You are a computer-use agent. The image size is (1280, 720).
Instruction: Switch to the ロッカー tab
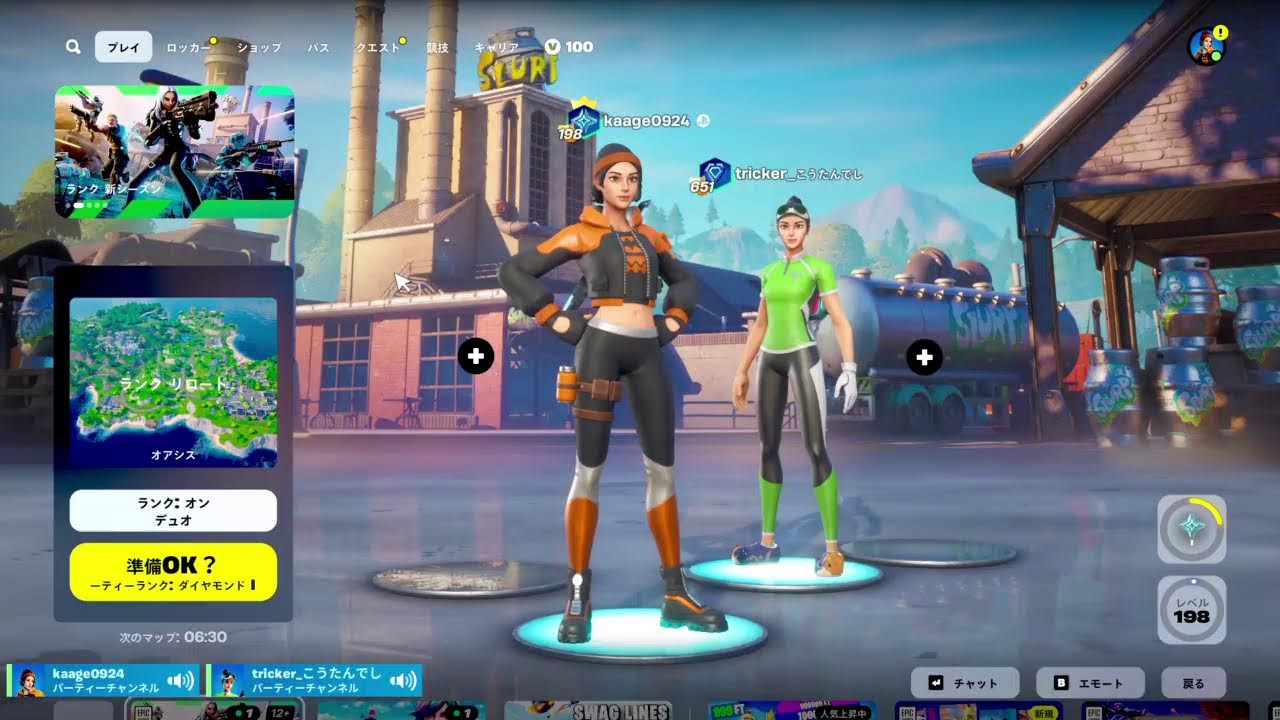coord(188,47)
